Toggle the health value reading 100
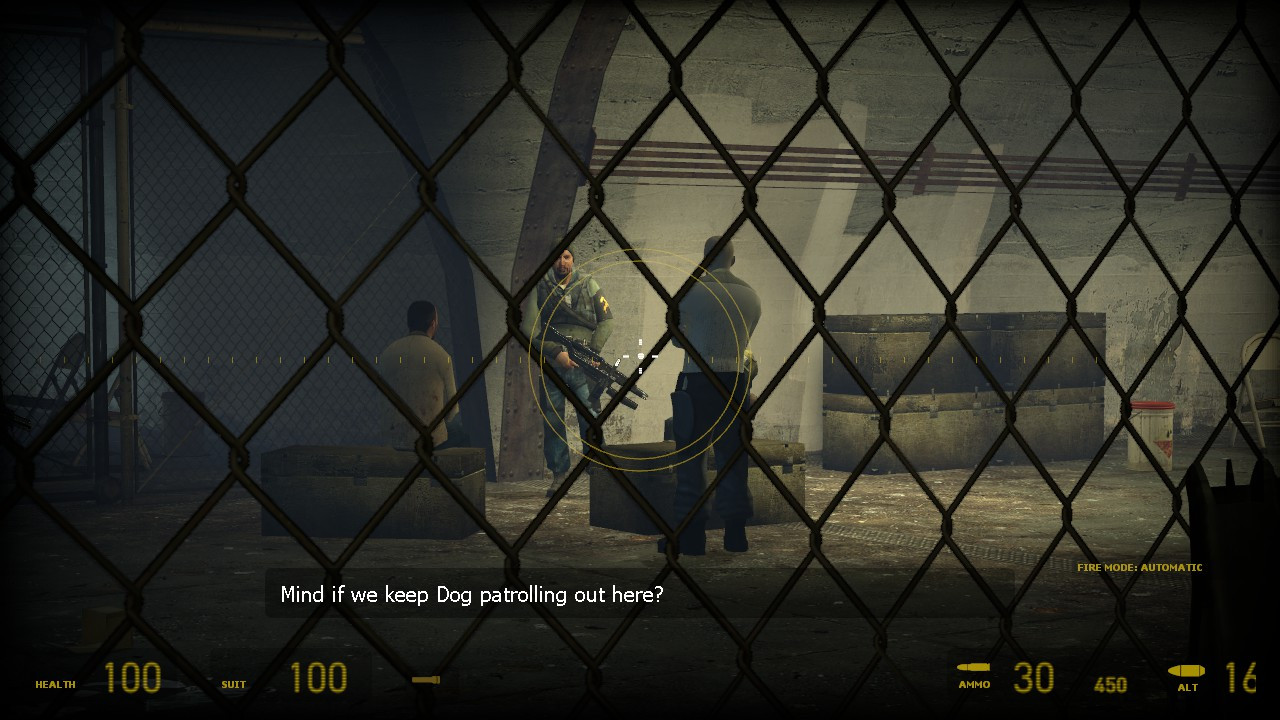 tap(133, 677)
